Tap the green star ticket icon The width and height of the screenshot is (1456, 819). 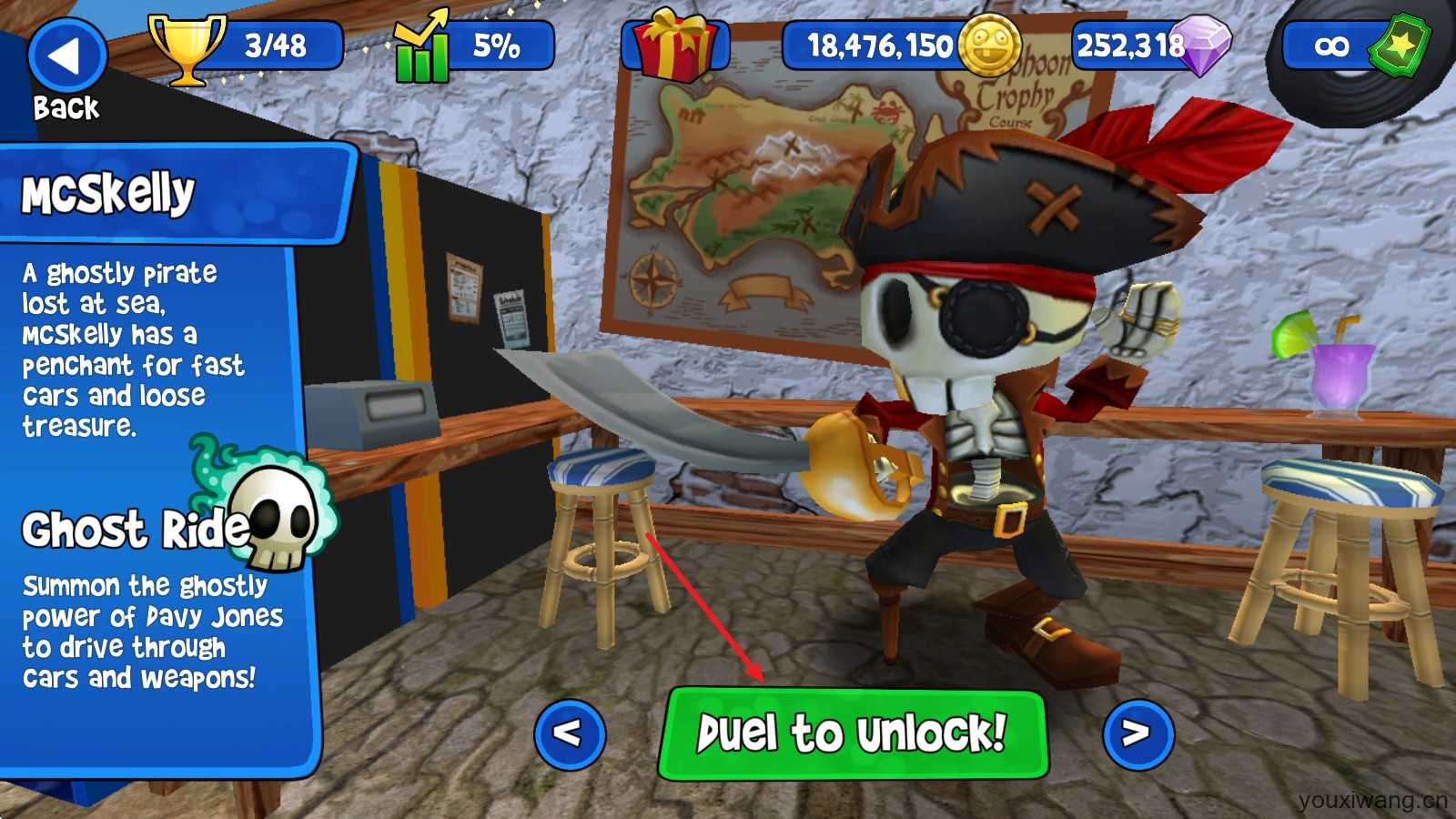click(1400, 44)
